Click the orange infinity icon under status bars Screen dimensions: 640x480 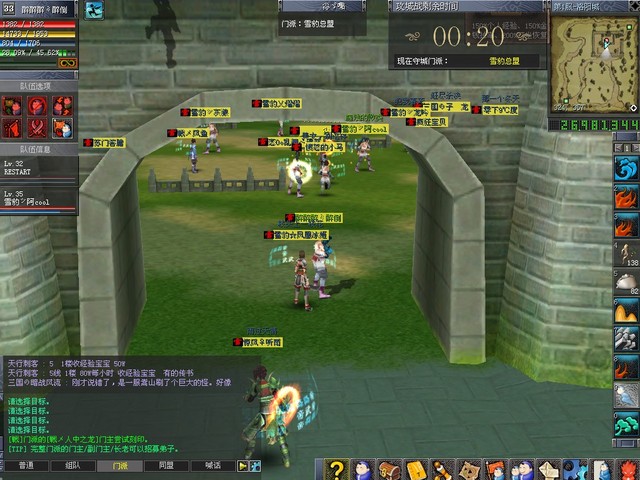(x=67, y=63)
